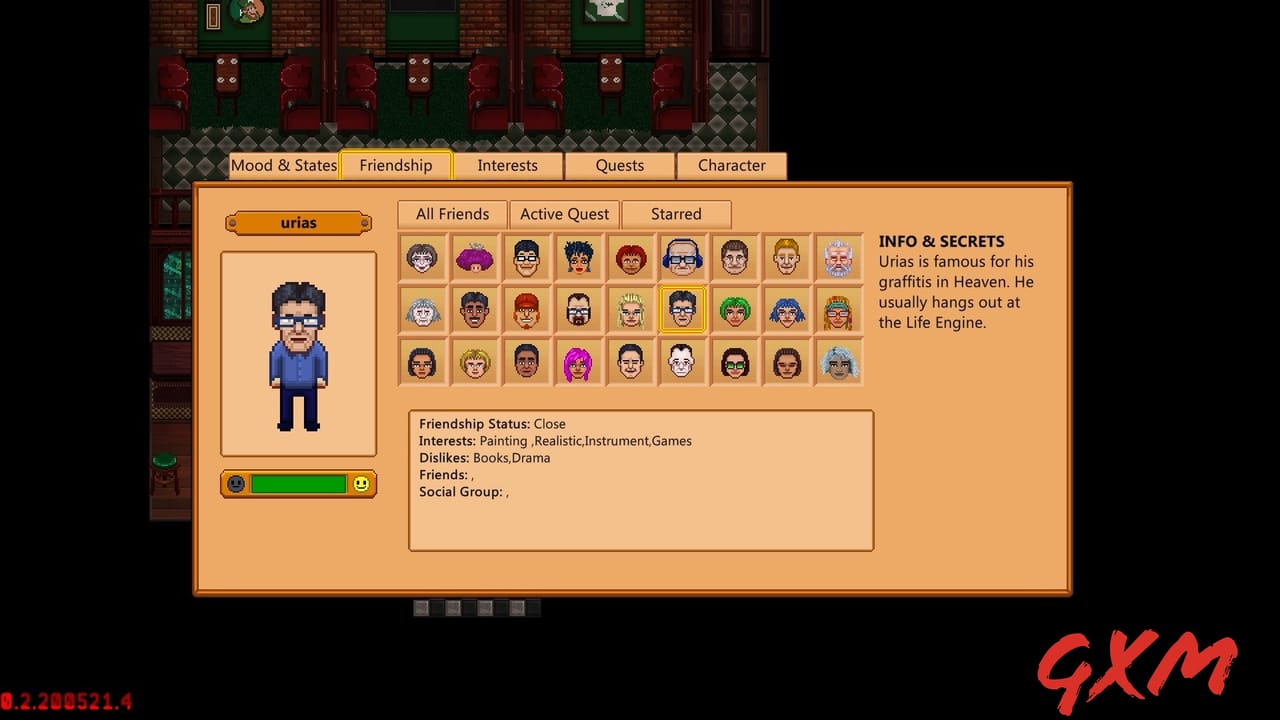This screenshot has width=1280, height=720.
Task: Select the white-bearded elder's portrait
Action: (839, 257)
